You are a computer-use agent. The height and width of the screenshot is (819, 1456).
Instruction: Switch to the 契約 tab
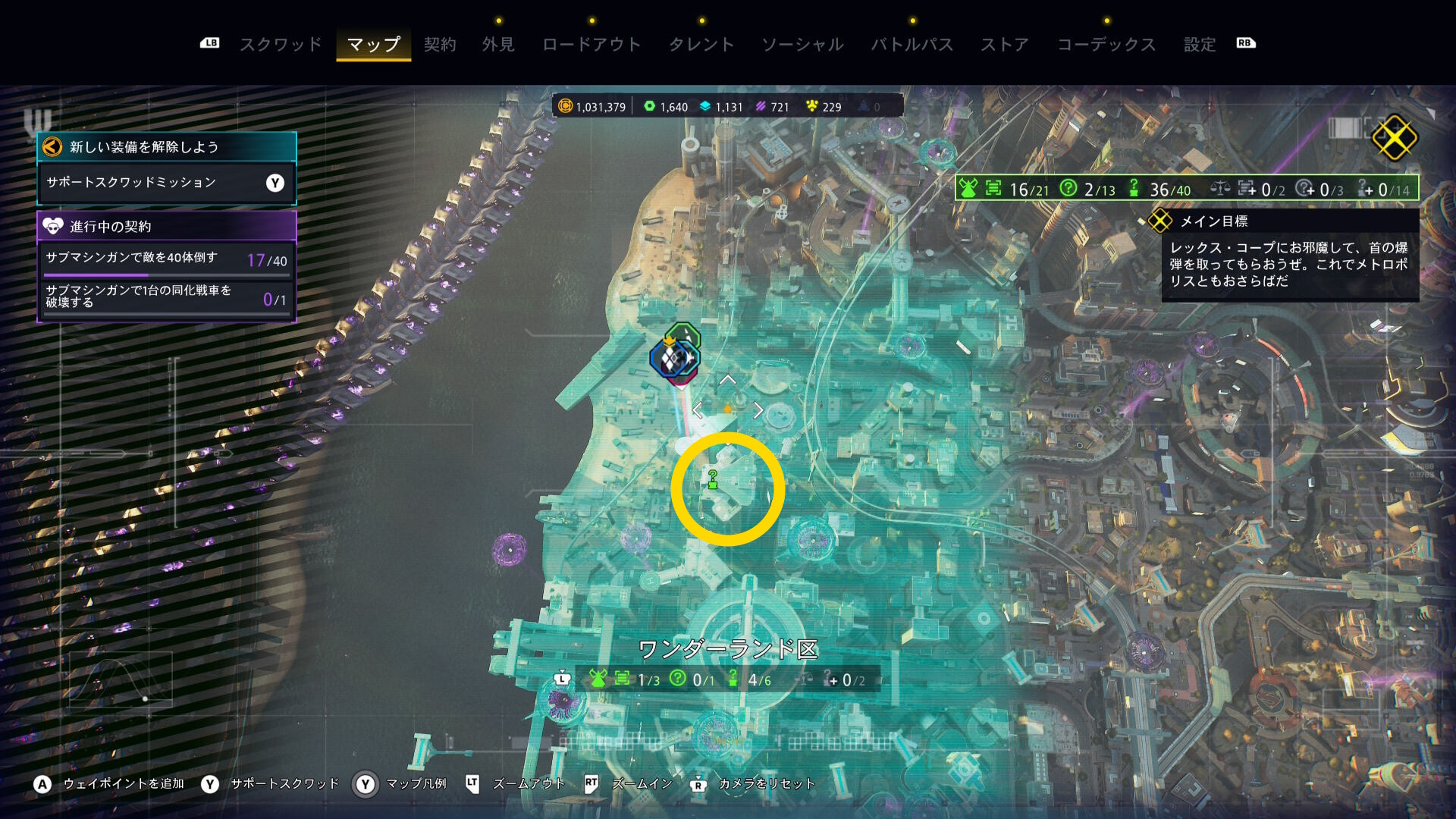pos(440,45)
